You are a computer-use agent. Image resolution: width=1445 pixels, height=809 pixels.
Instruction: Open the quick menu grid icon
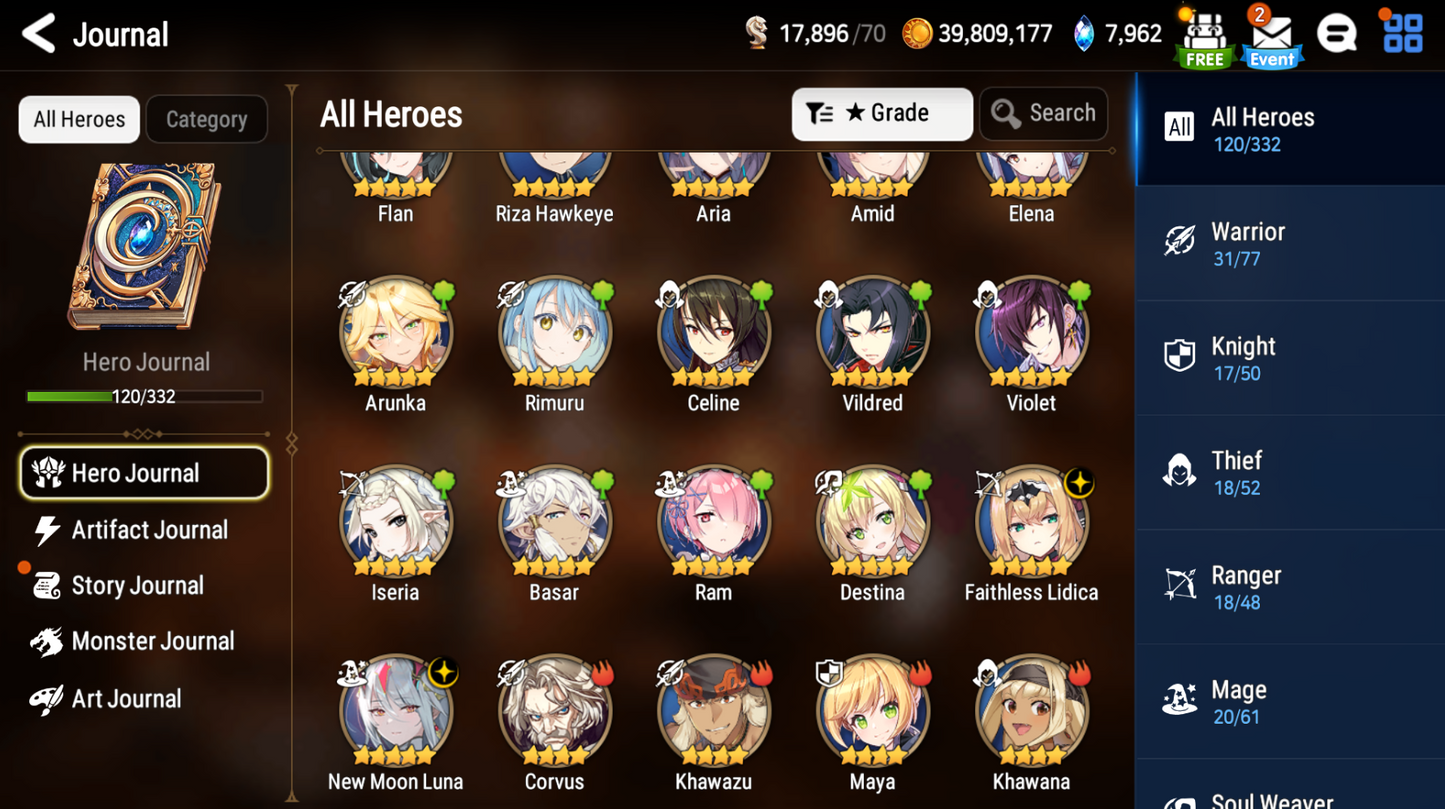(1403, 33)
